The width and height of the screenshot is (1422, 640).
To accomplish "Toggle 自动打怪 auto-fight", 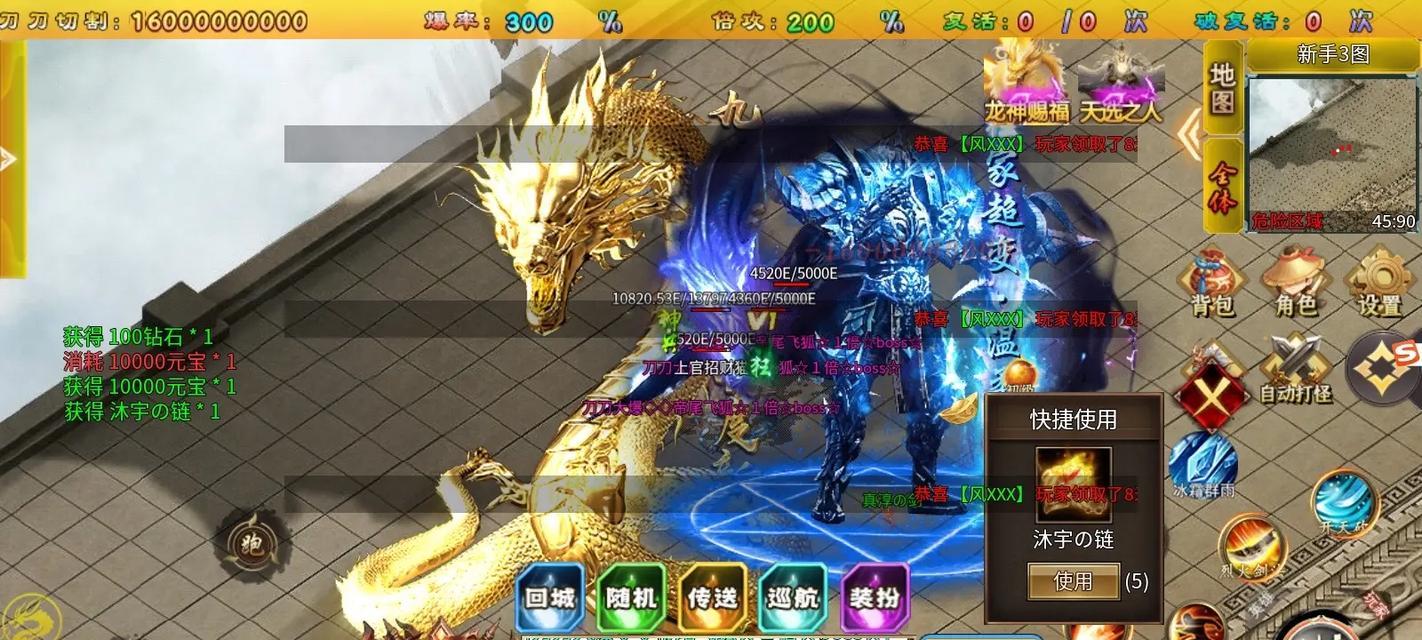I will click(1295, 368).
